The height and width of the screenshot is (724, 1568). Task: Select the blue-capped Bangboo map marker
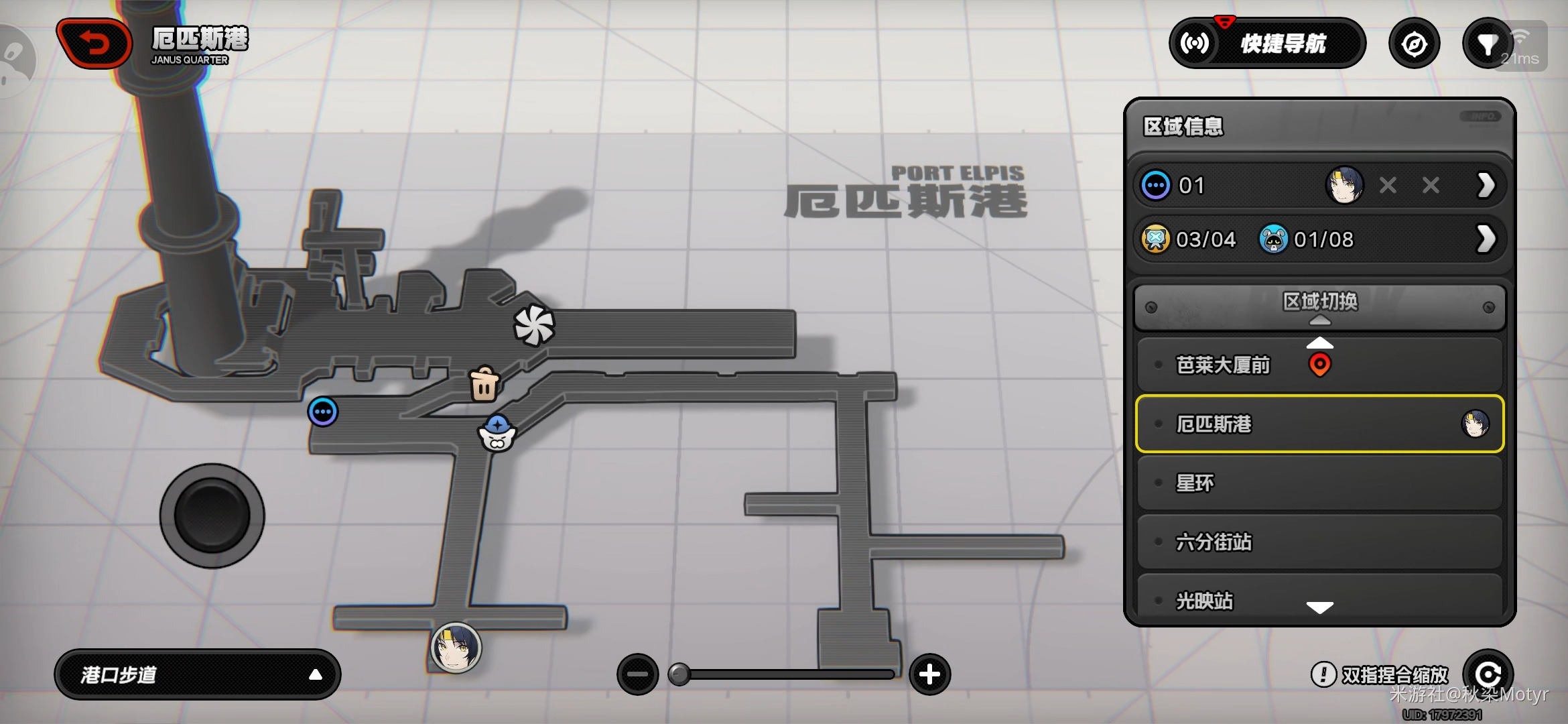(497, 434)
